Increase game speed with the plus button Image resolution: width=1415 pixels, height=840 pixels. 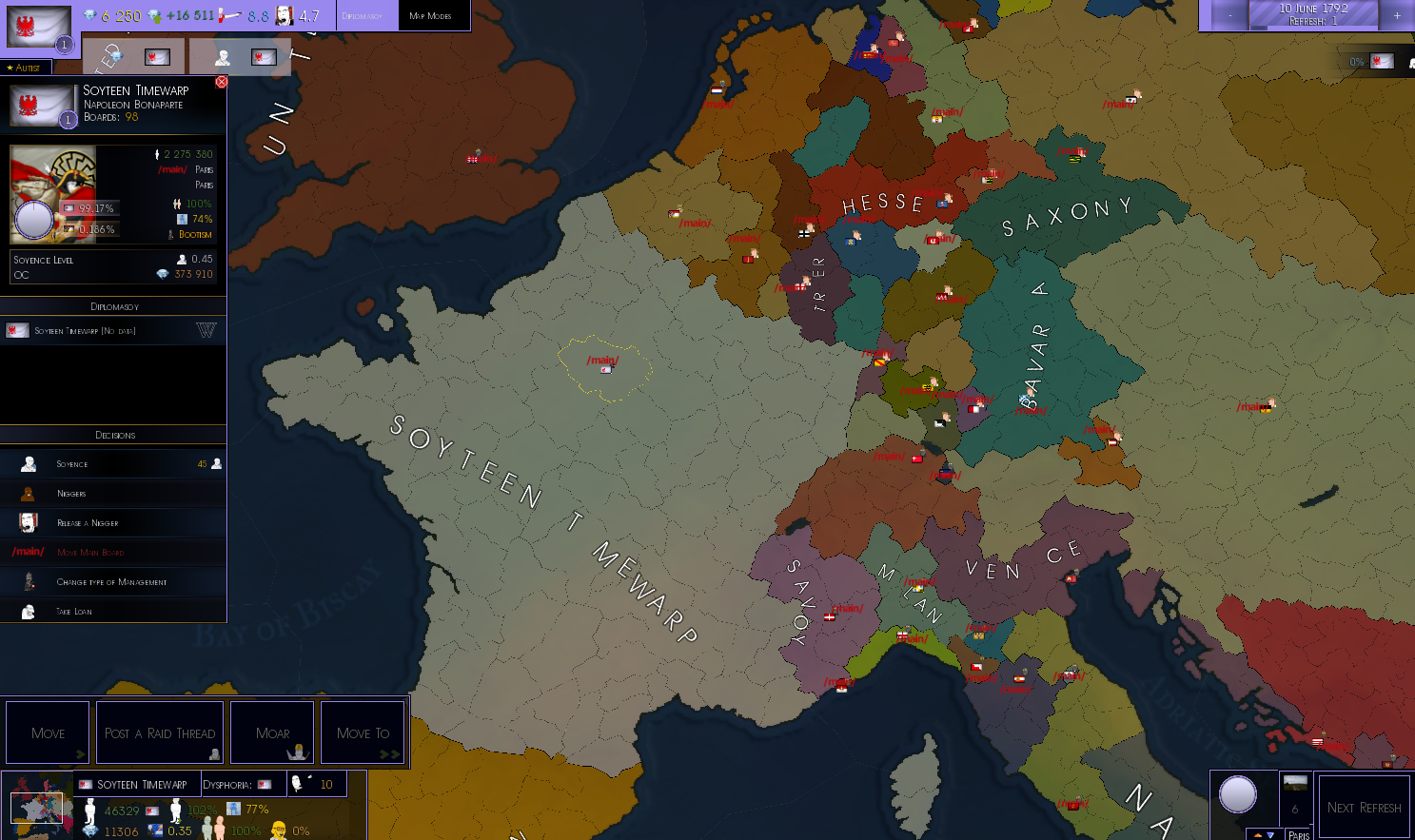click(x=1397, y=15)
